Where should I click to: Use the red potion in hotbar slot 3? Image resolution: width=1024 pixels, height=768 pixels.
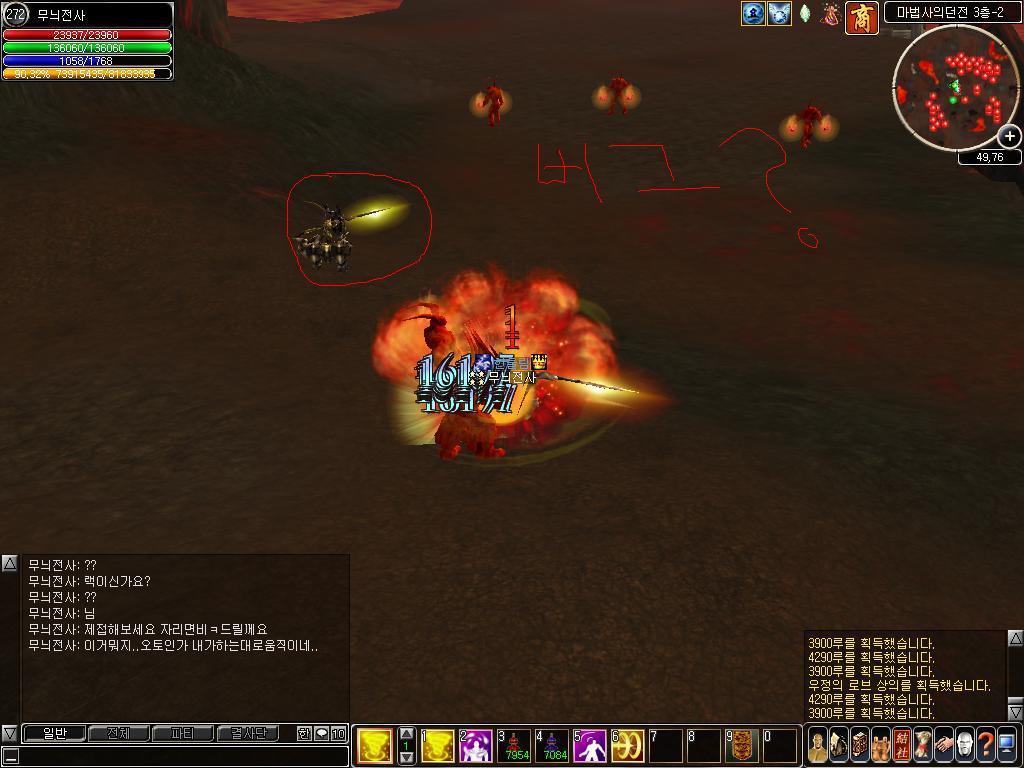(x=514, y=746)
